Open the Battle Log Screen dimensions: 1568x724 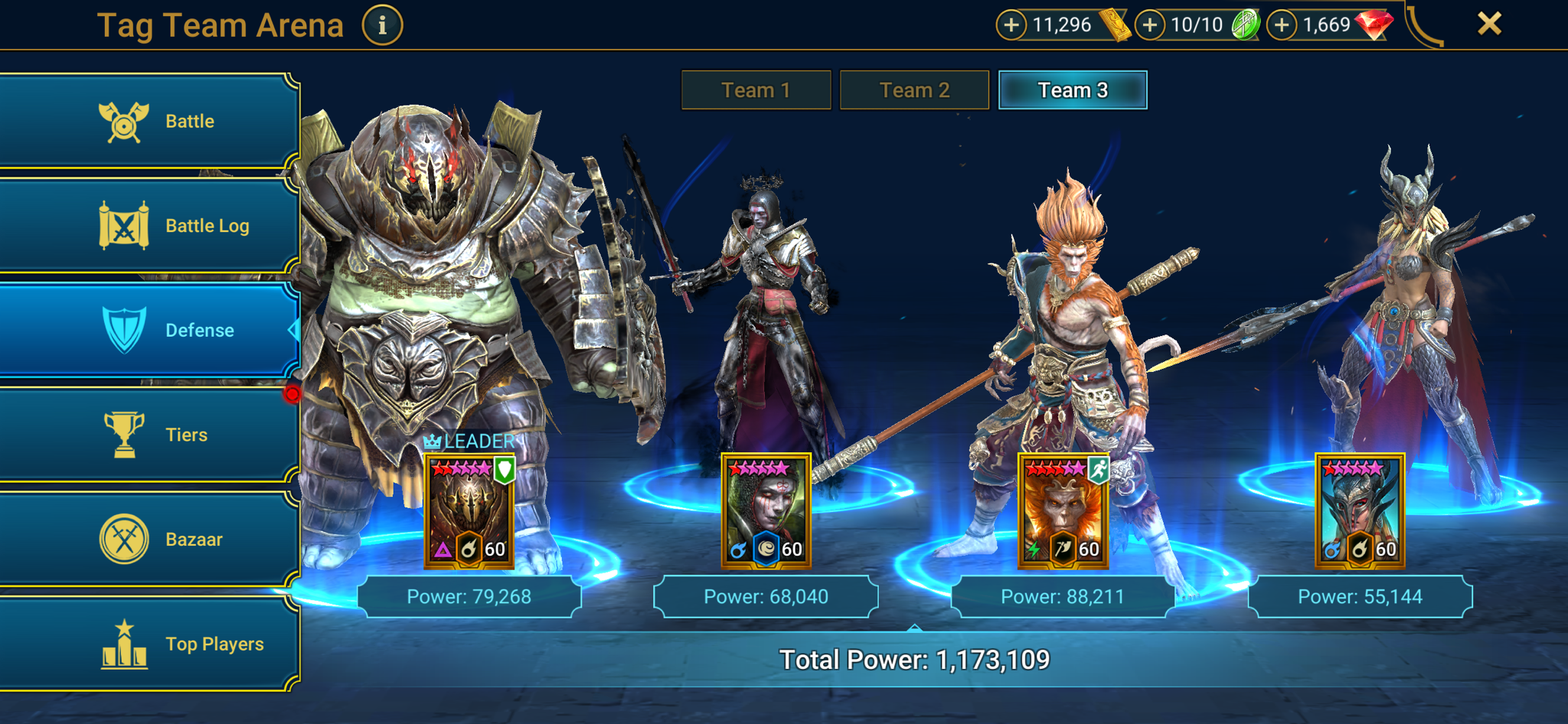[x=149, y=226]
